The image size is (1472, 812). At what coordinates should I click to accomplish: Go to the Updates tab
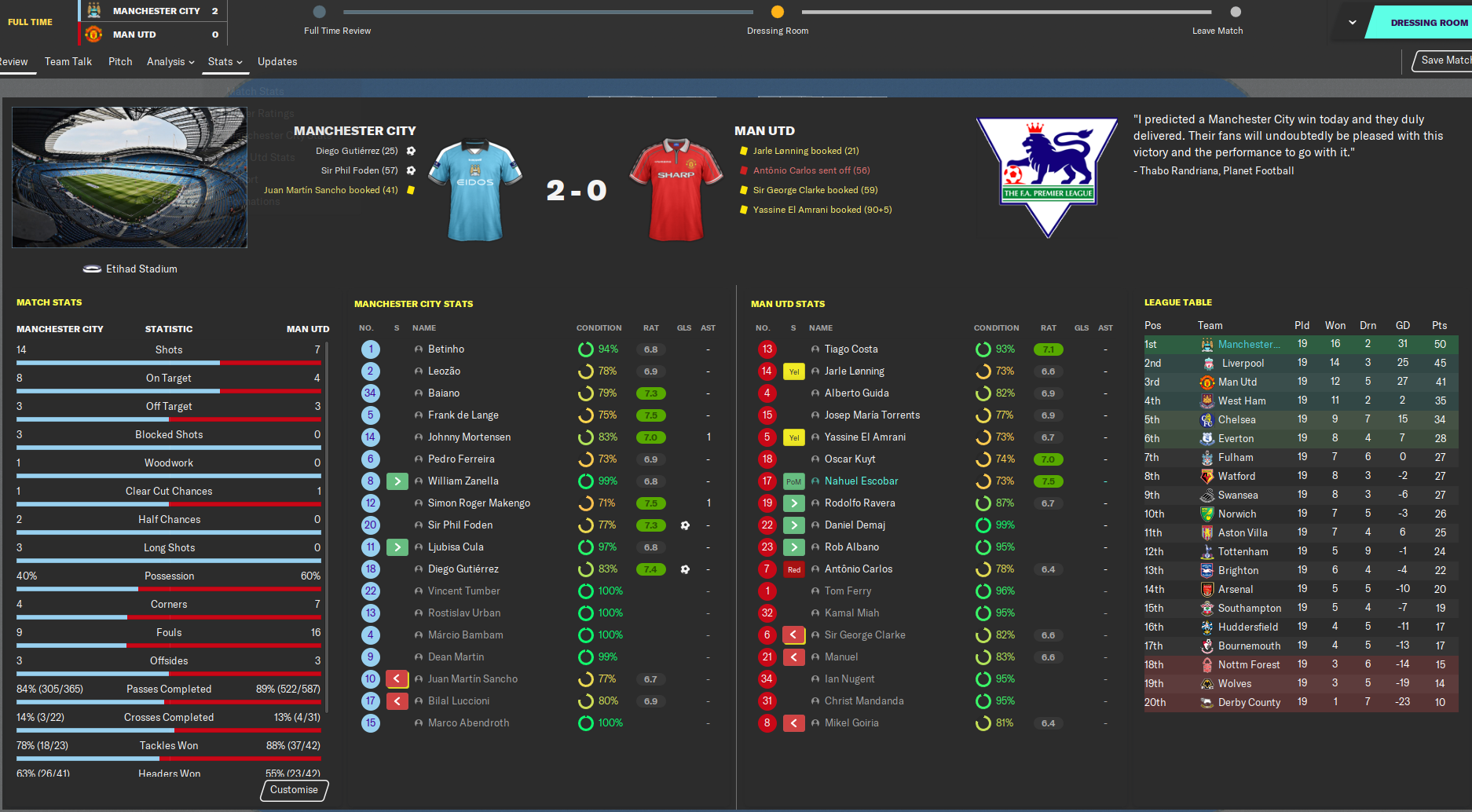point(277,62)
